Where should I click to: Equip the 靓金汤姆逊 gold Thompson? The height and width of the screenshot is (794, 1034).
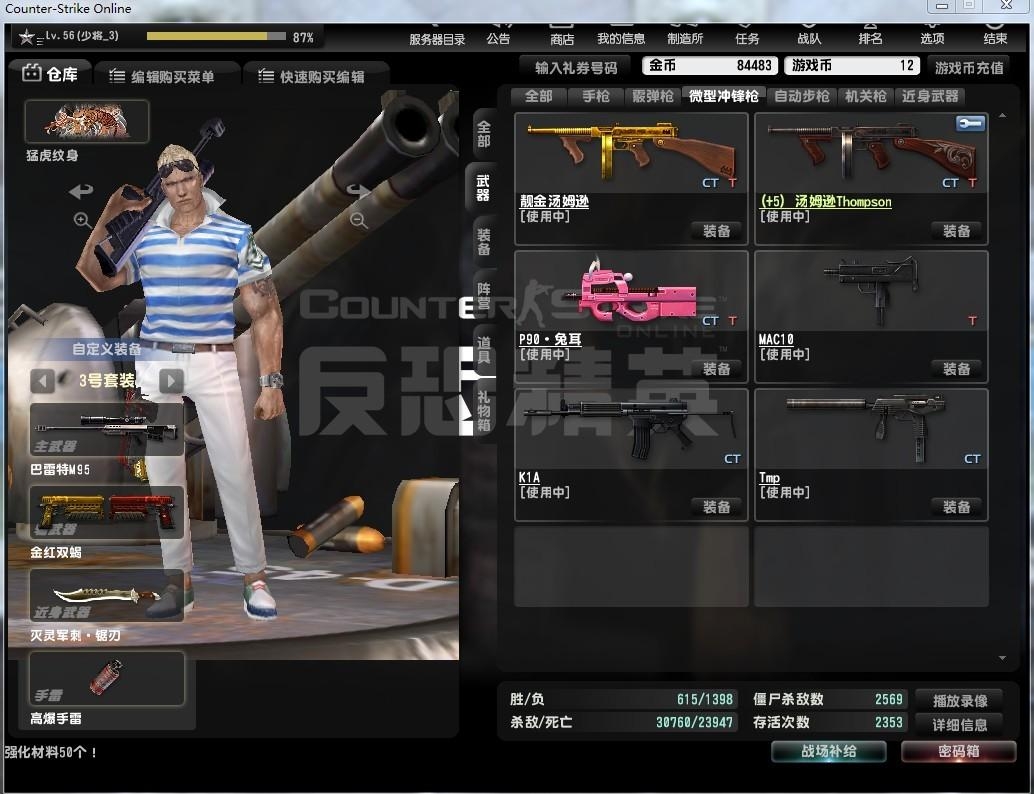pyautogui.click(x=716, y=231)
